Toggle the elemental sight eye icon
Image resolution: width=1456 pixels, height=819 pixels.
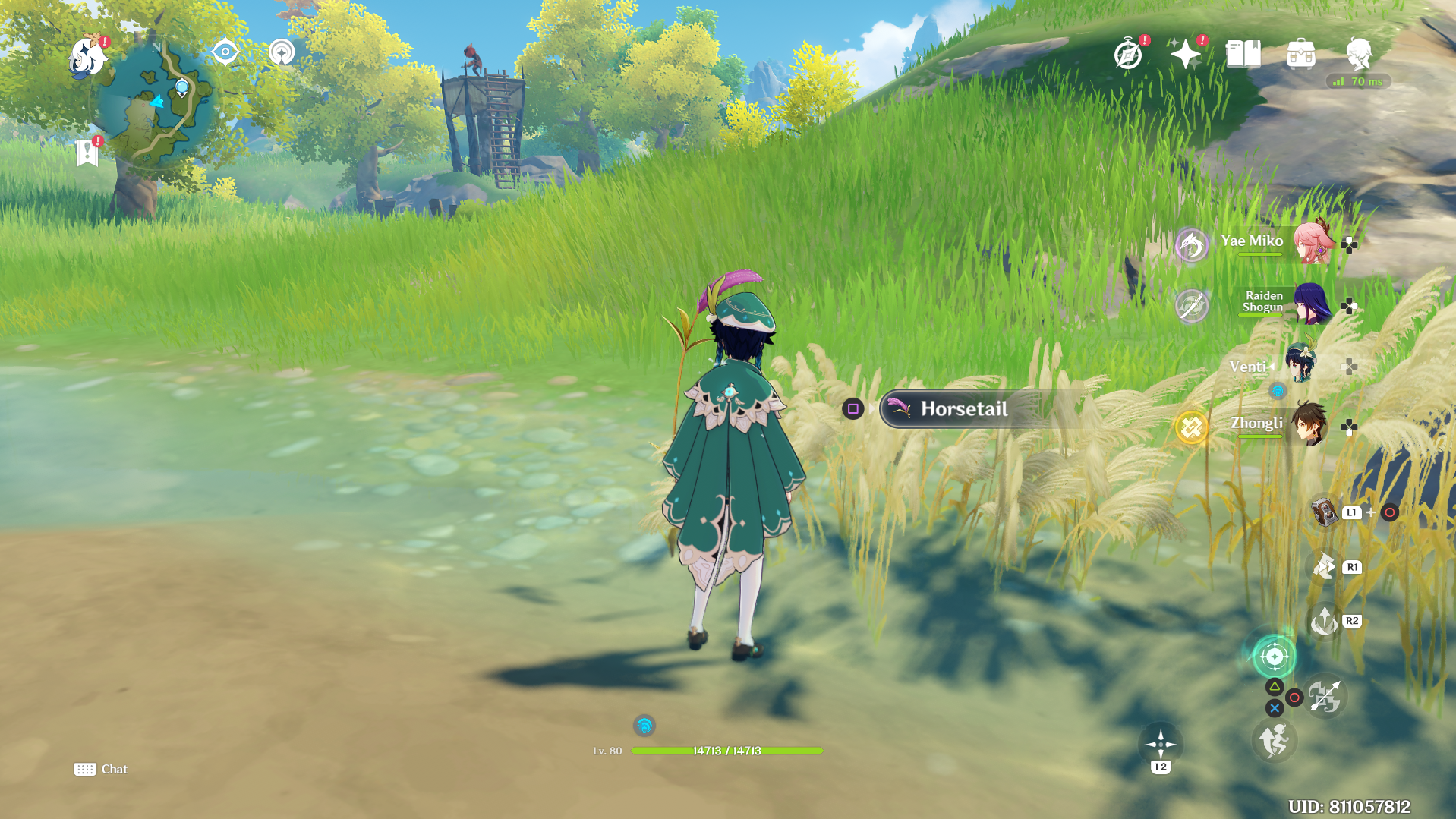(x=225, y=52)
